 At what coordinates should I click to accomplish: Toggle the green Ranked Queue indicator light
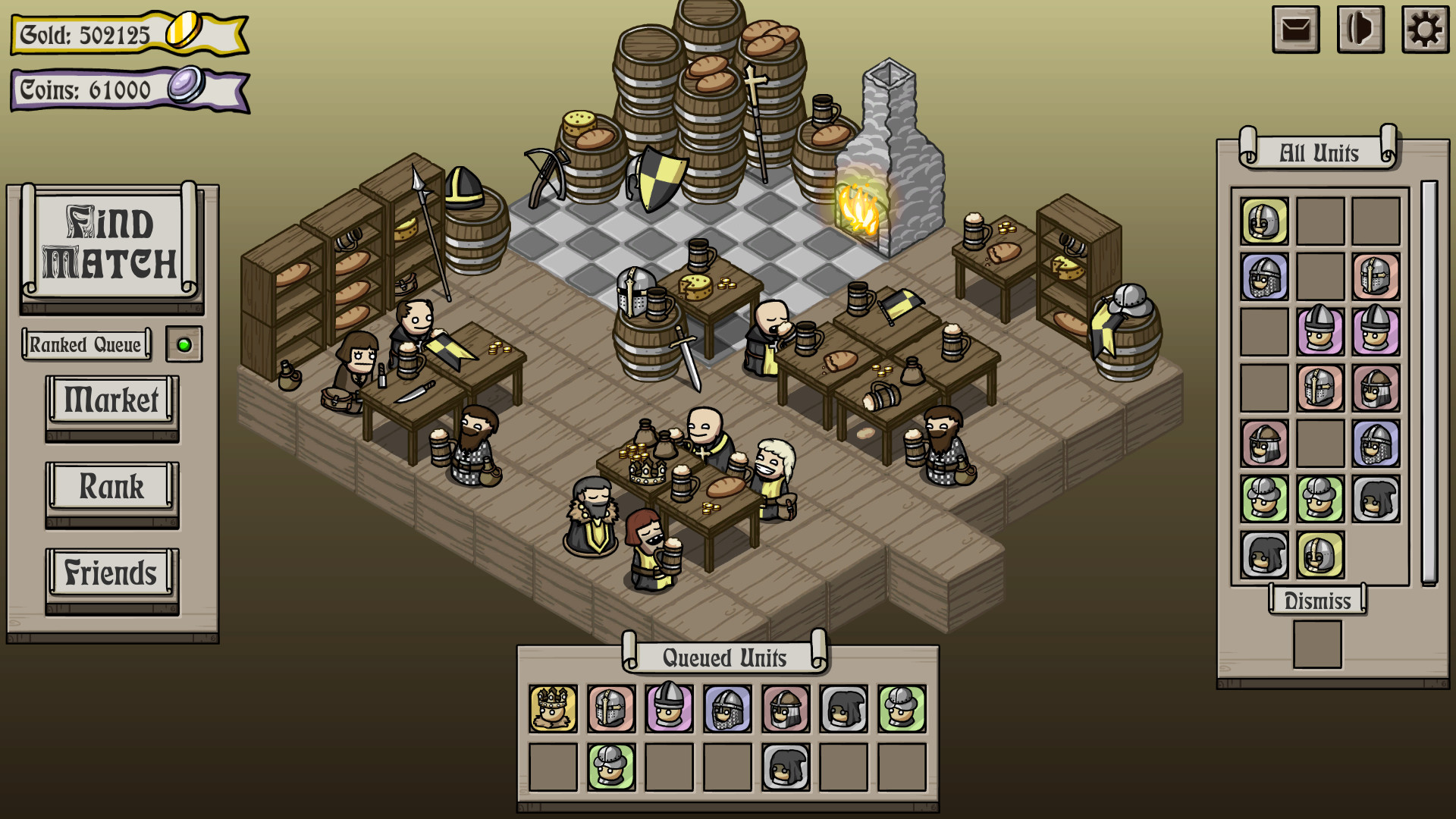pyautogui.click(x=184, y=344)
